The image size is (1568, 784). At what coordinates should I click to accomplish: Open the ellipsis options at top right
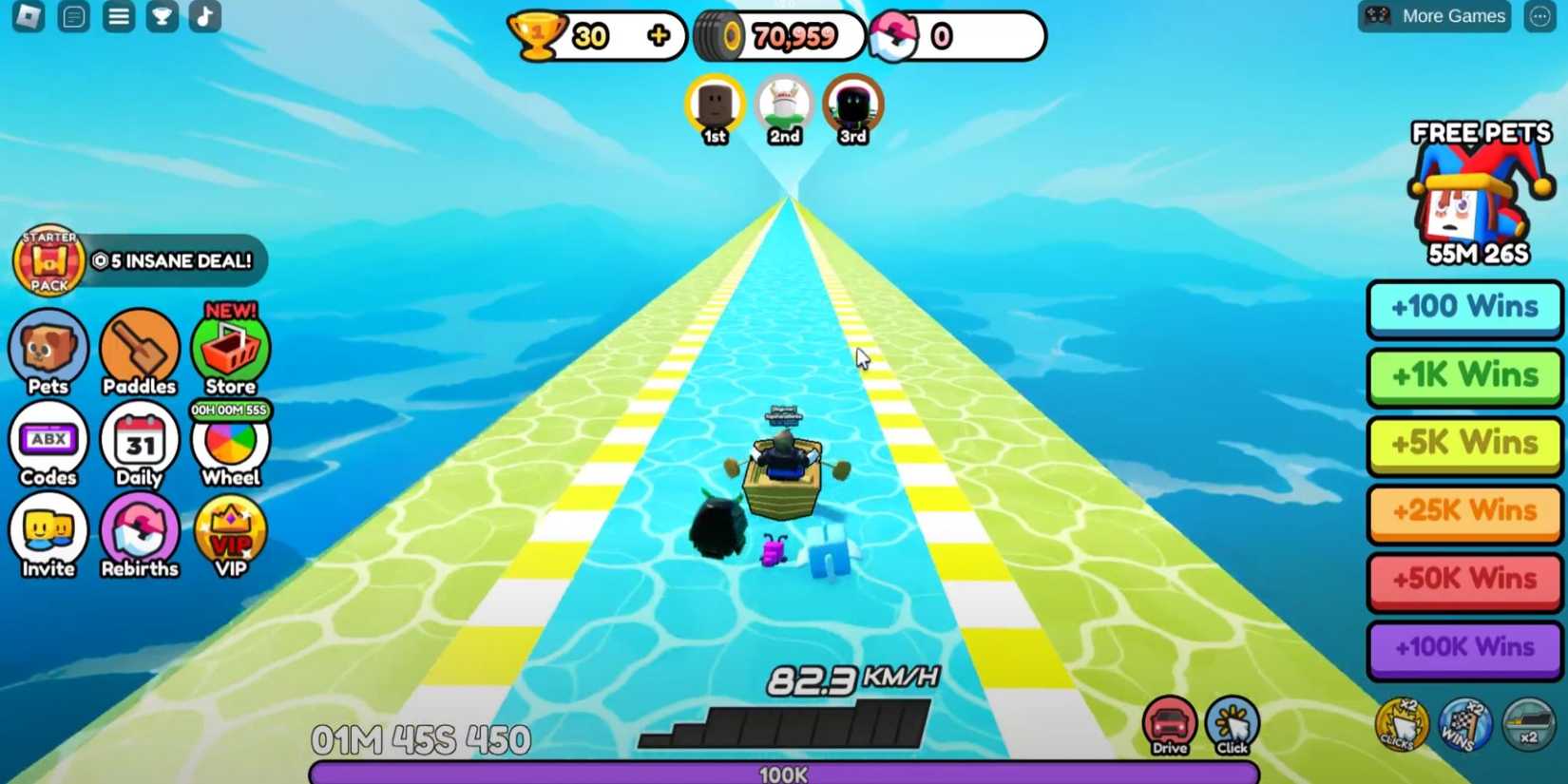click(x=1540, y=15)
